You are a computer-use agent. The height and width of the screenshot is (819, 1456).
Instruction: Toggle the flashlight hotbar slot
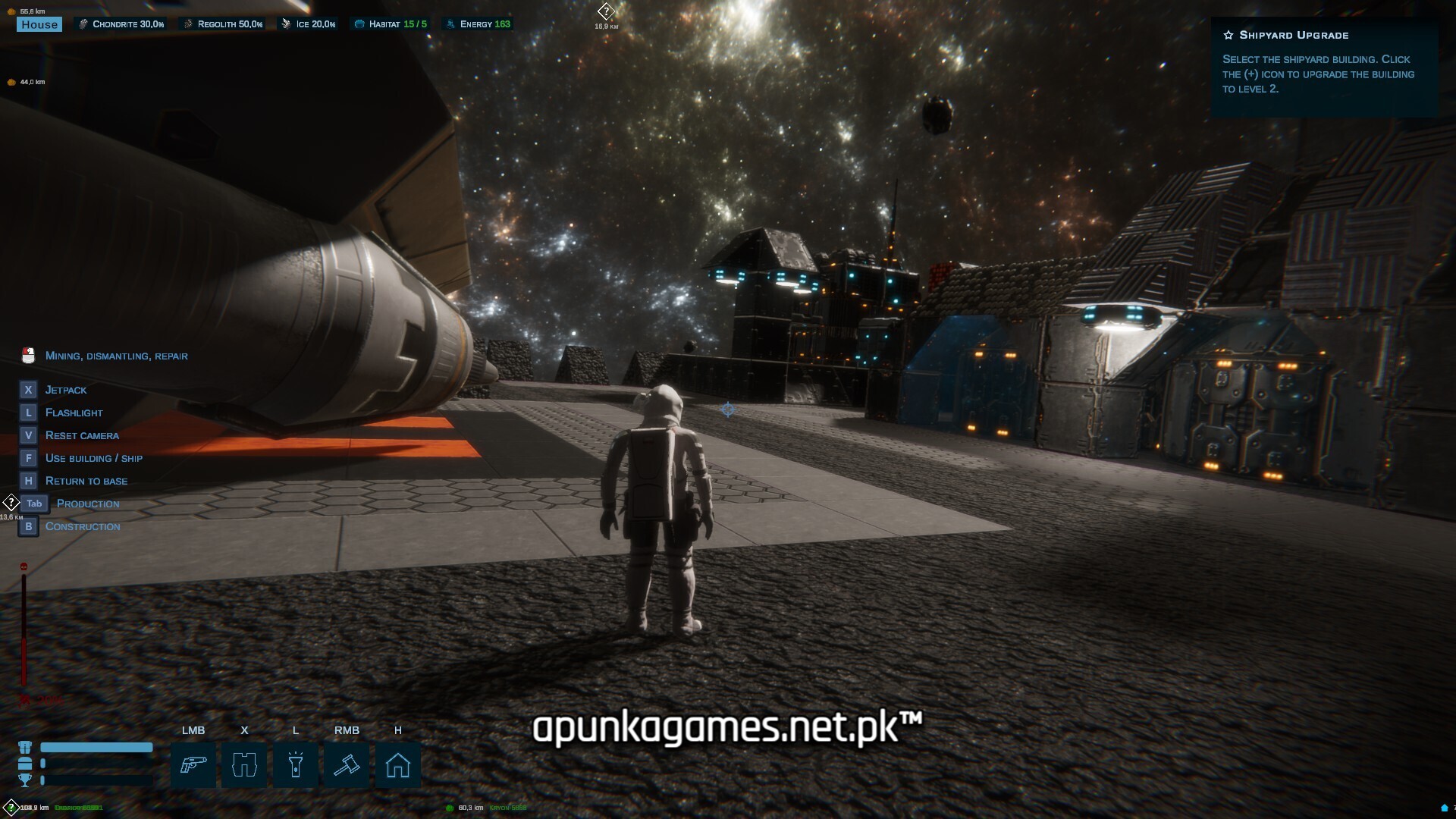pos(296,765)
